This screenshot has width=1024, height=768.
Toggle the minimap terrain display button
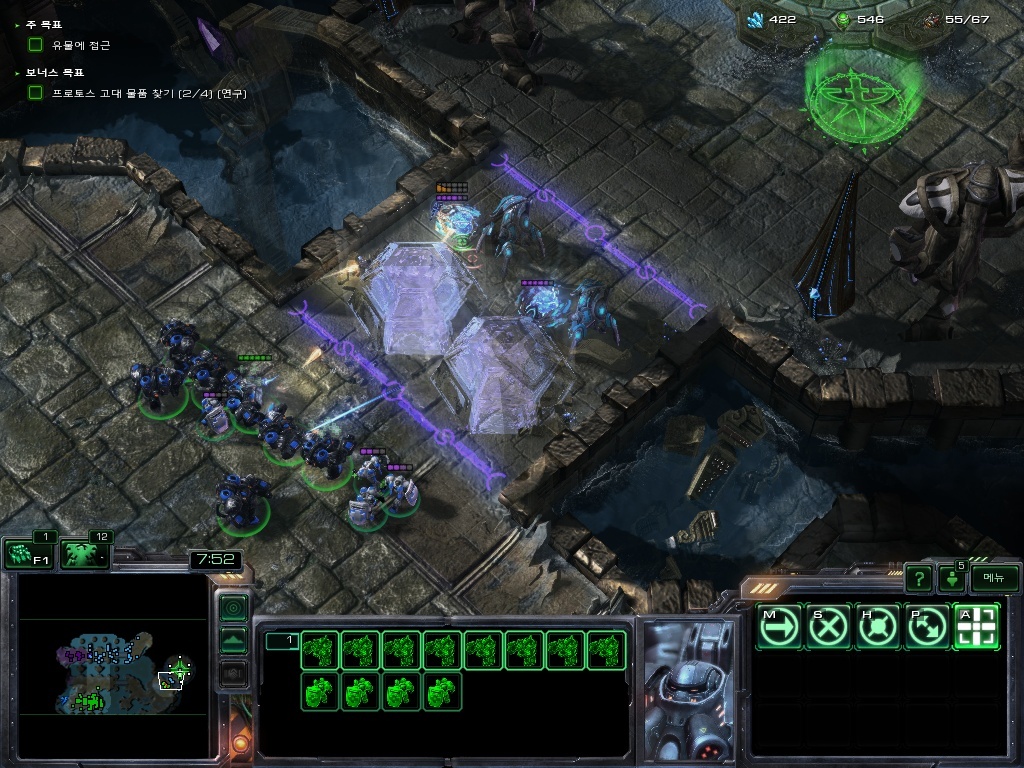[233, 640]
